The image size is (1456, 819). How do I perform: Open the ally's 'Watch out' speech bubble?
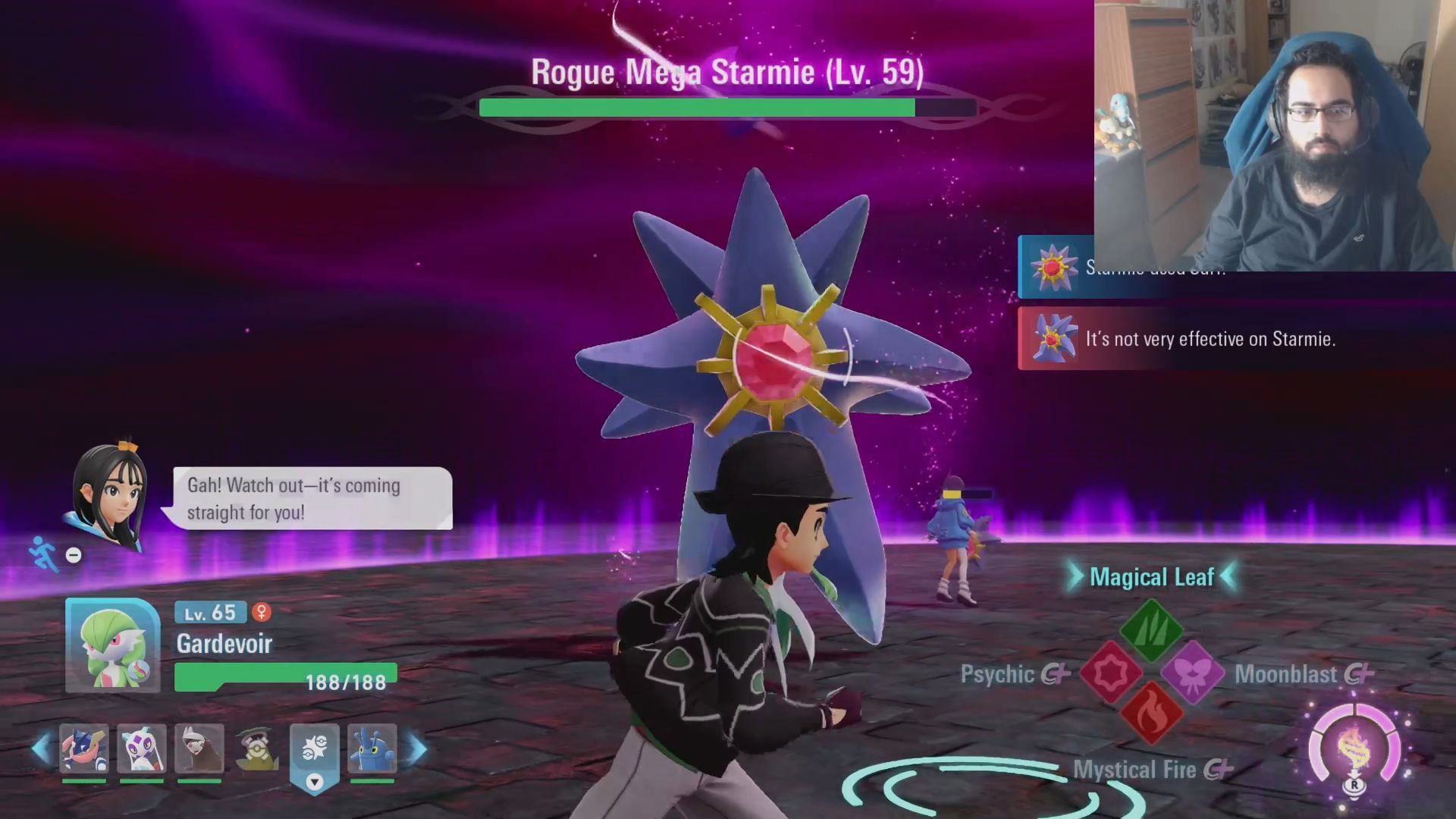(312, 498)
